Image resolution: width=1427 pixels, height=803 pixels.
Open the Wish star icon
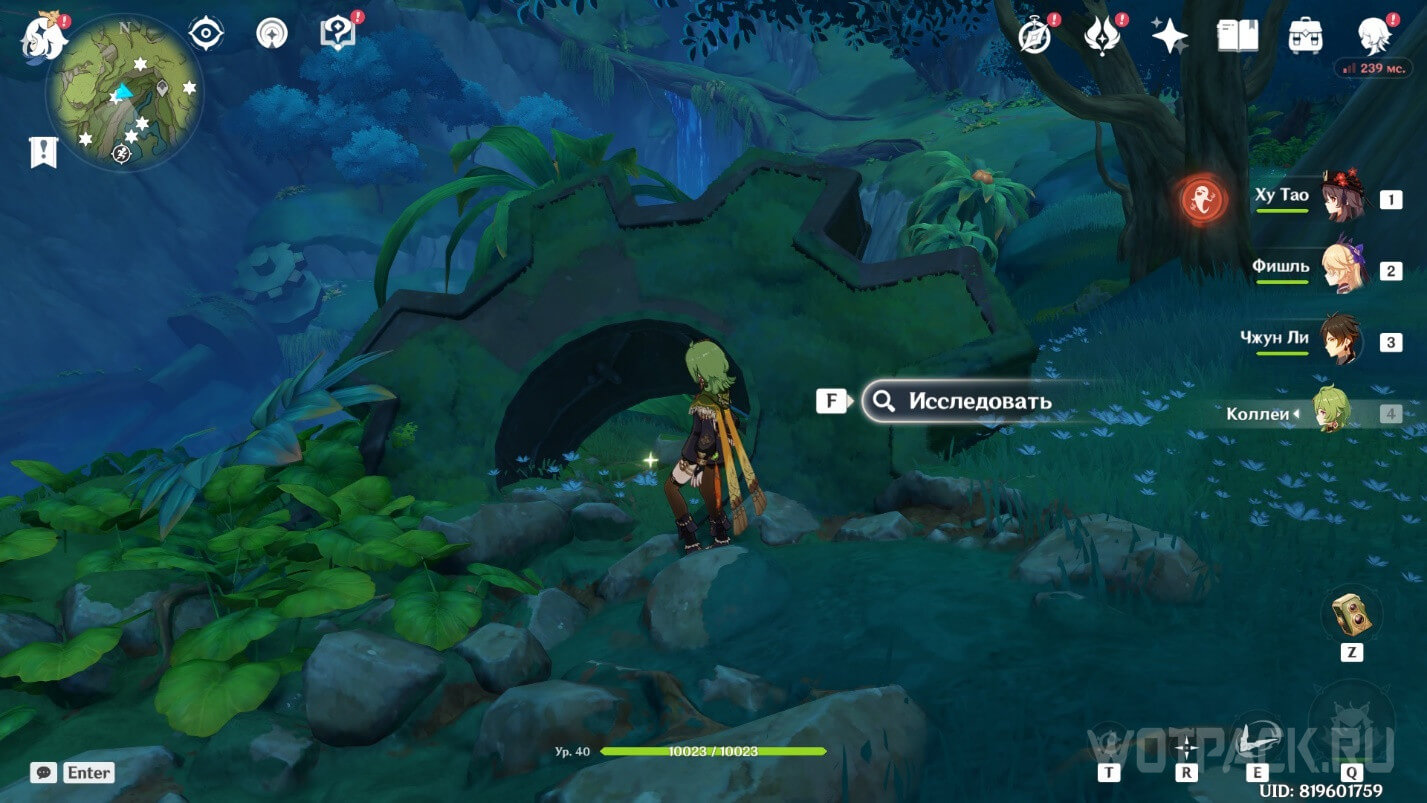(x=1169, y=36)
